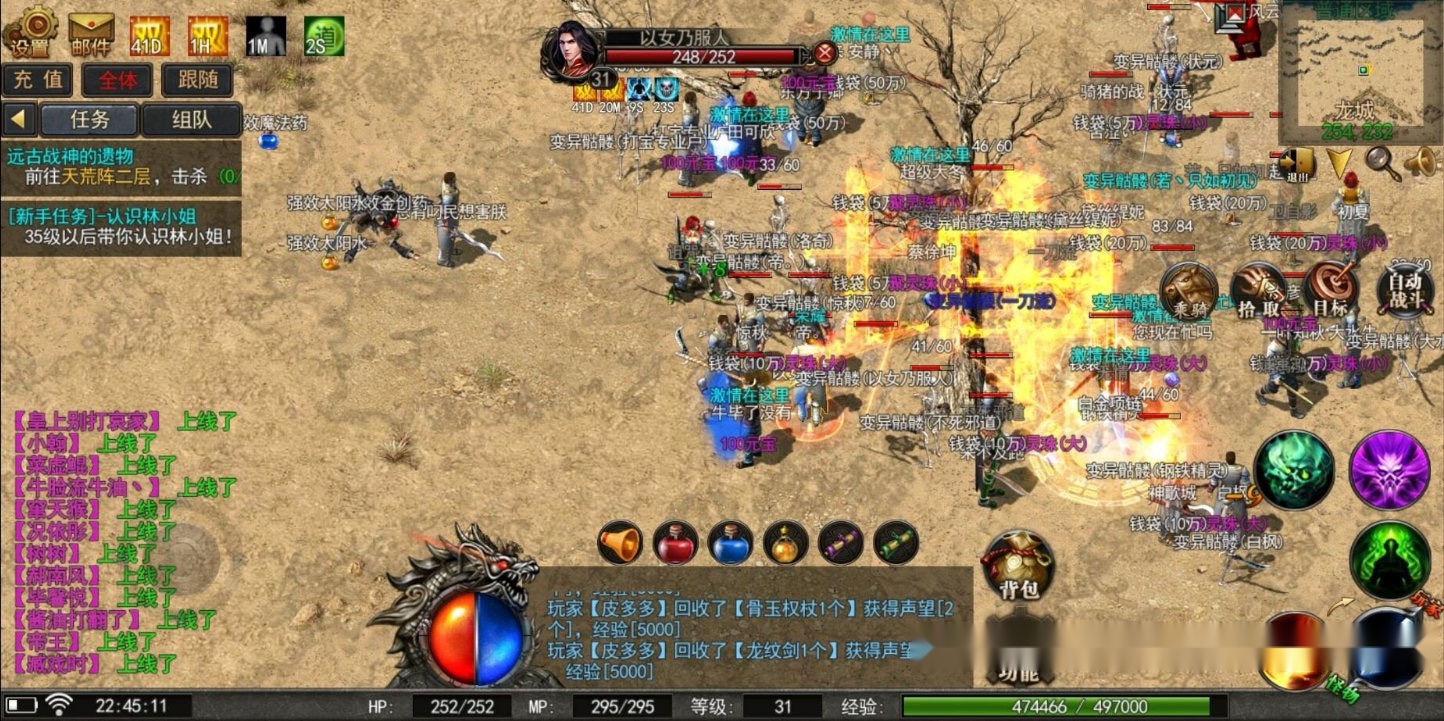Collapse the quest panel with the left arrow
Image resolution: width=1444 pixels, height=721 pixels.
18,120
